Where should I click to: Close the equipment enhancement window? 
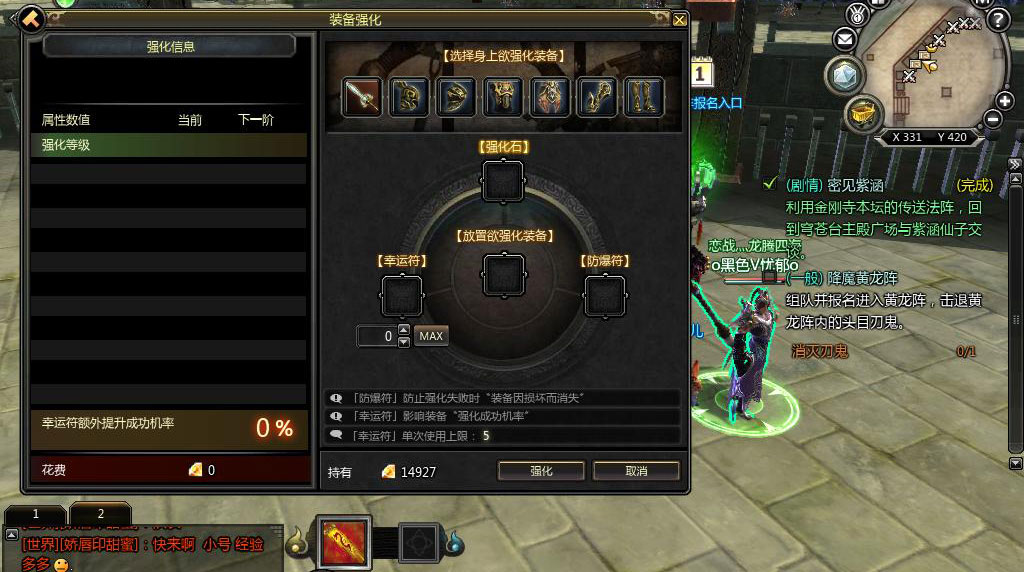coord(680,19)
